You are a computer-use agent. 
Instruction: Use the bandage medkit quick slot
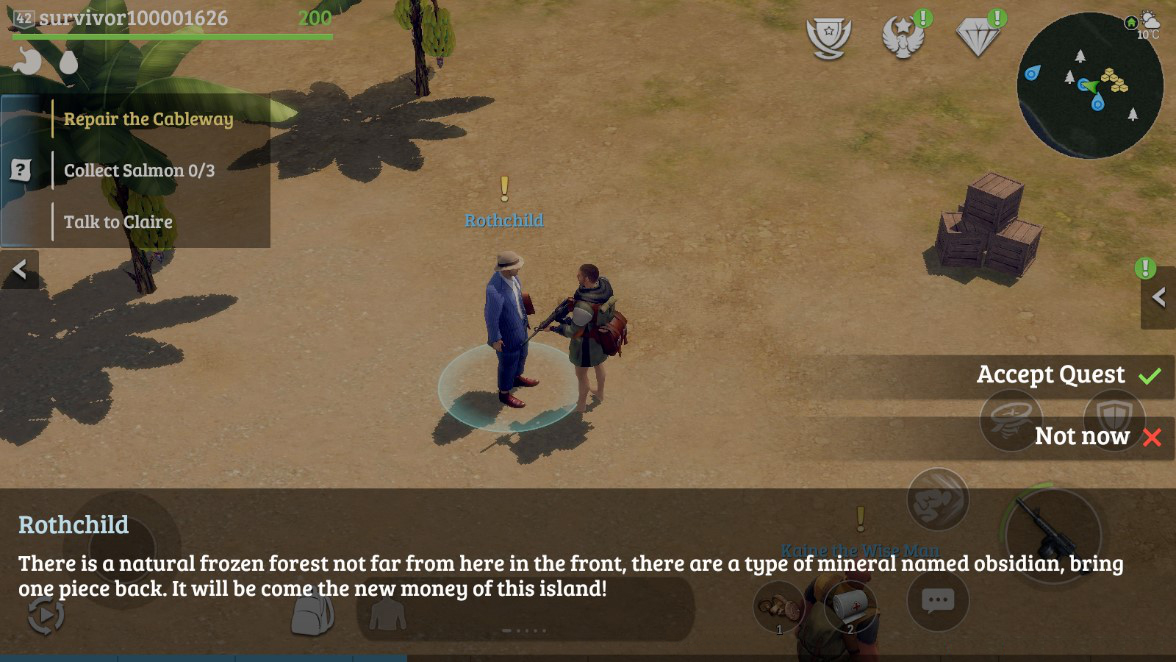pos(850,606)
